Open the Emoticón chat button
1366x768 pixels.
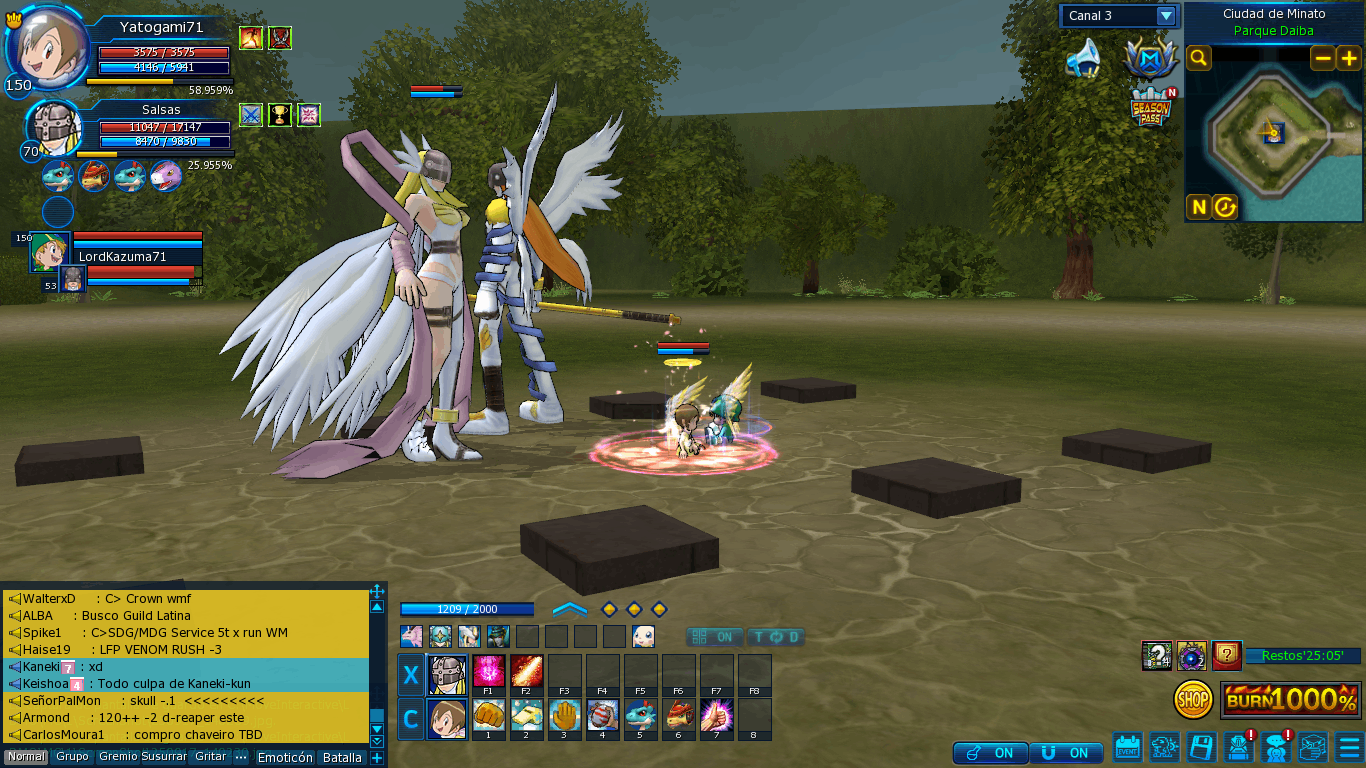[x=285, y=758]
